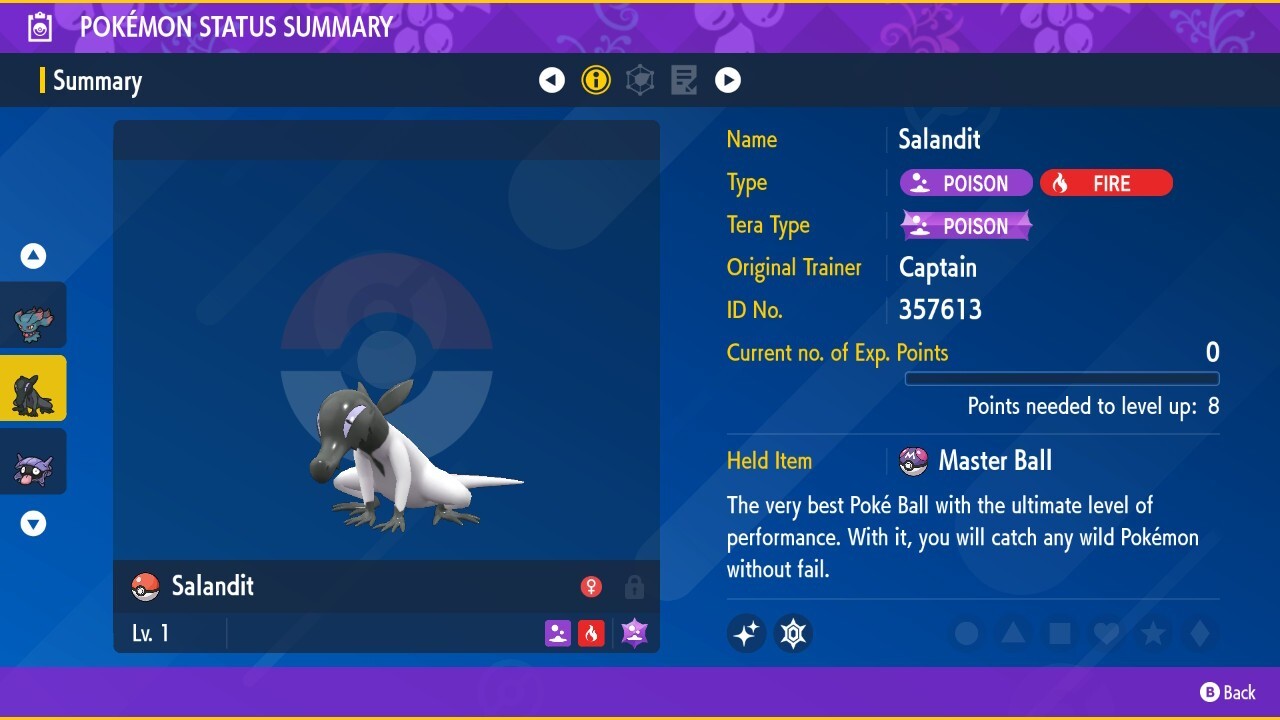Select the Tera jewel icon
Image resolution: width=1280 pixels, height=720 pixels.
[793, 633]
